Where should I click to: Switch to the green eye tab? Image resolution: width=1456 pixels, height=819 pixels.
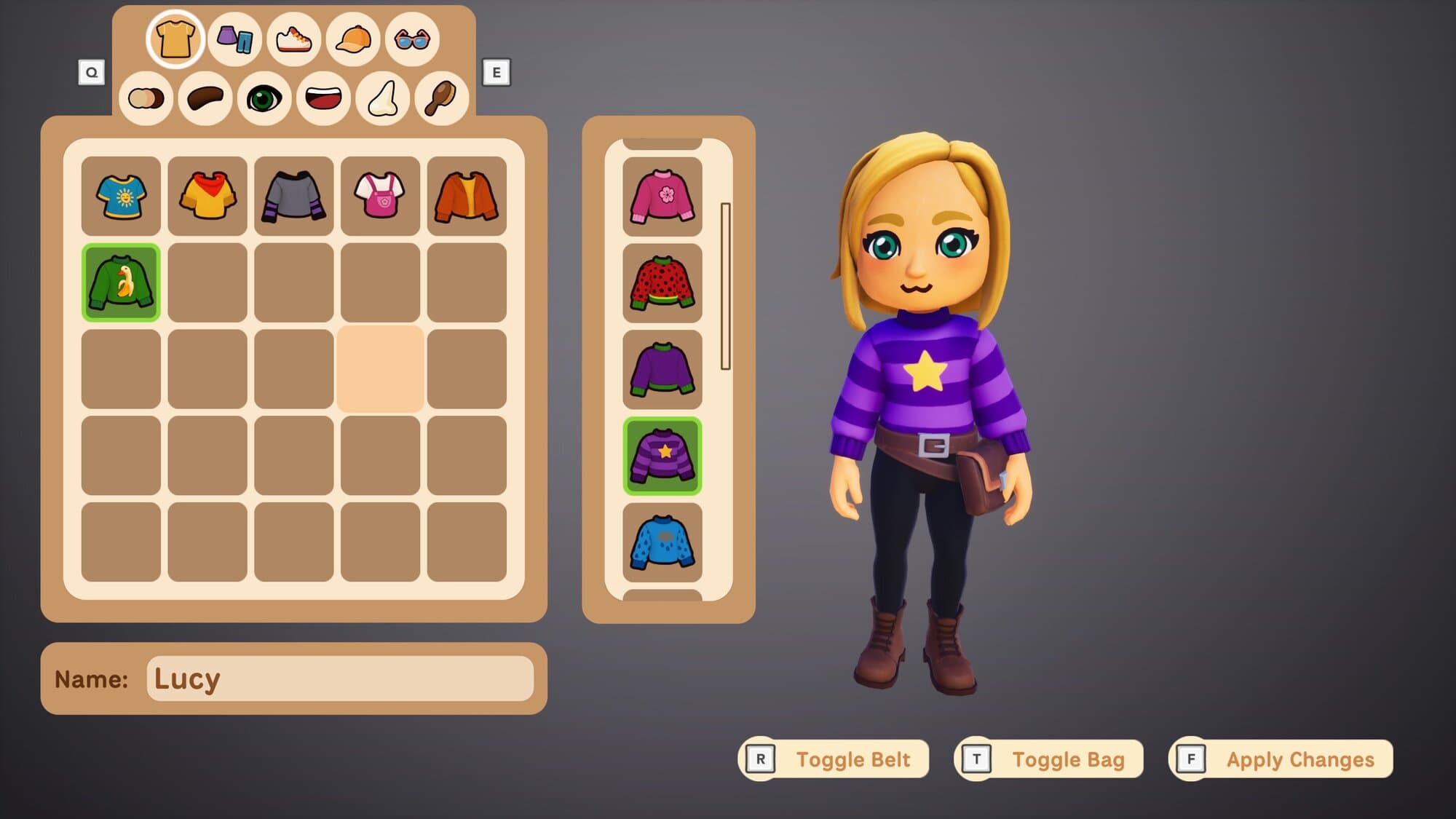click(264, 98)
